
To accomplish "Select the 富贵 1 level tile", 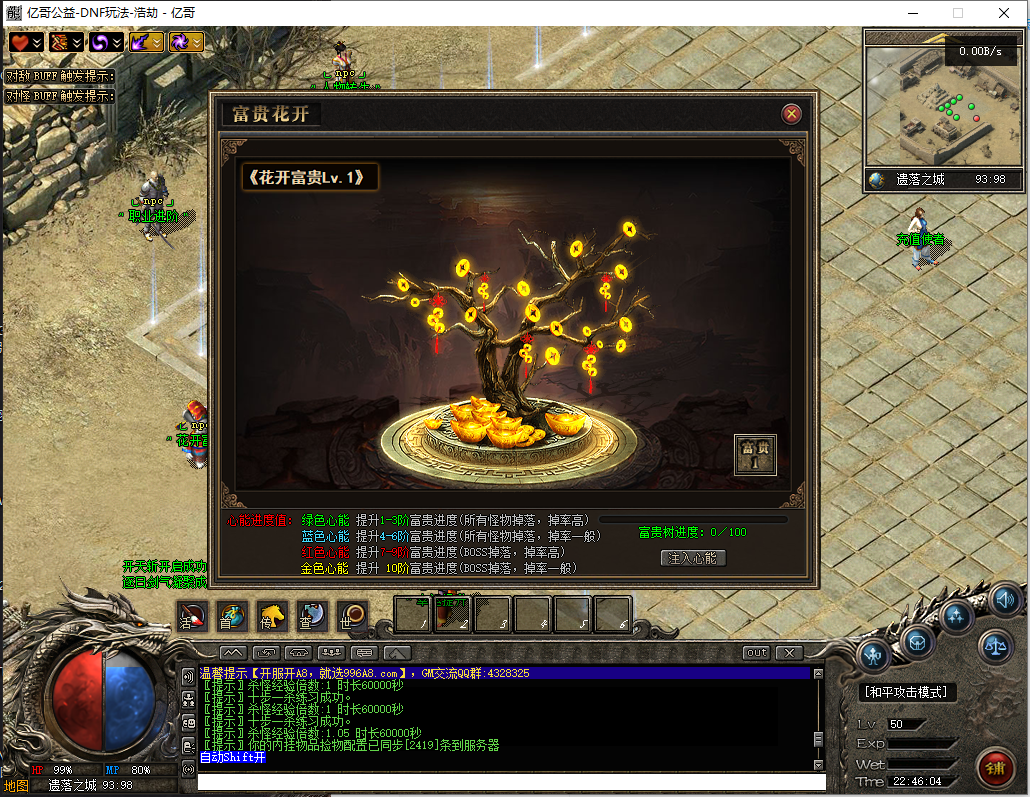I will pyautogui.click(x=755, y=454).
